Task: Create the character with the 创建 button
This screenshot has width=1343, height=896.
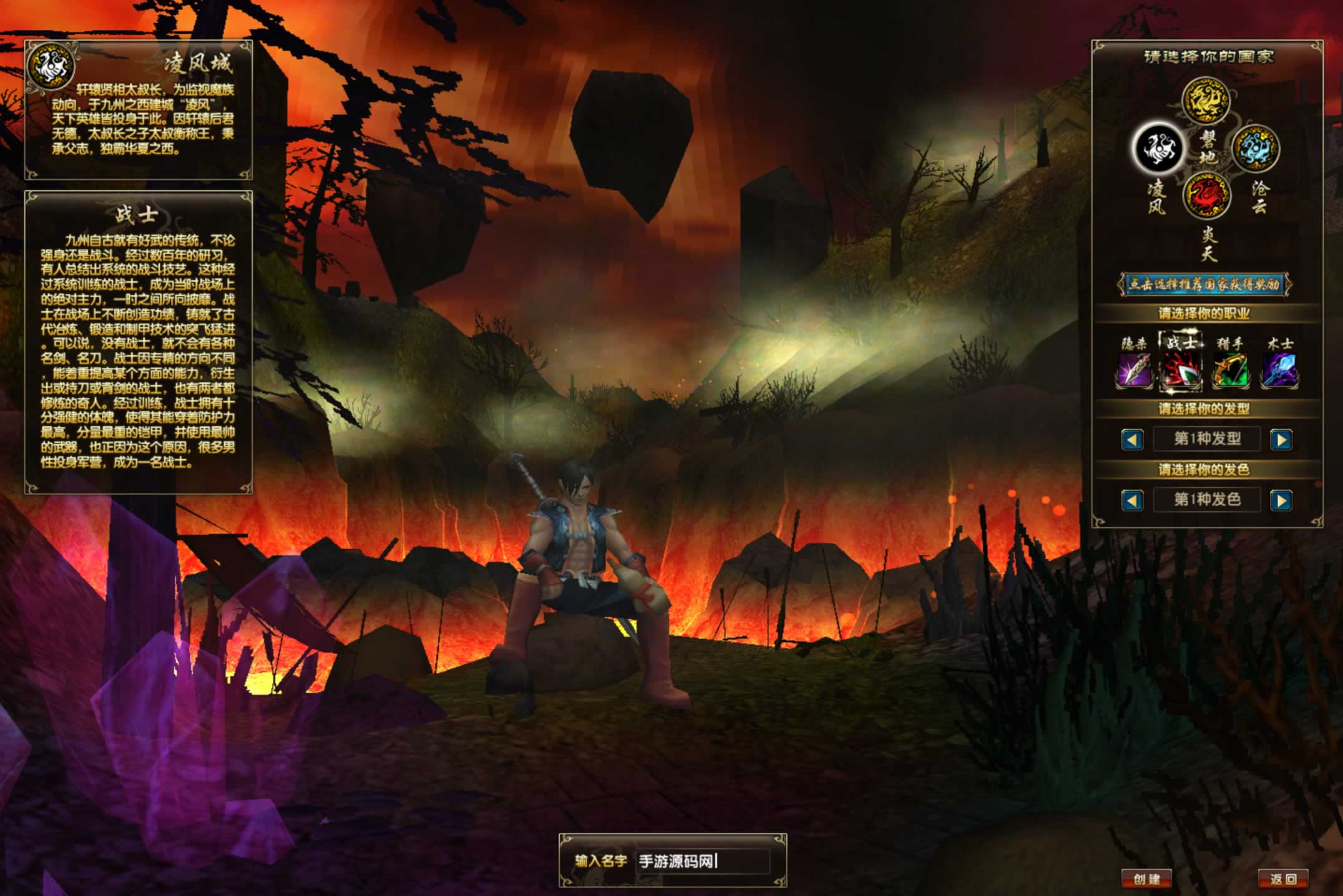Action: click(1146, 879)
